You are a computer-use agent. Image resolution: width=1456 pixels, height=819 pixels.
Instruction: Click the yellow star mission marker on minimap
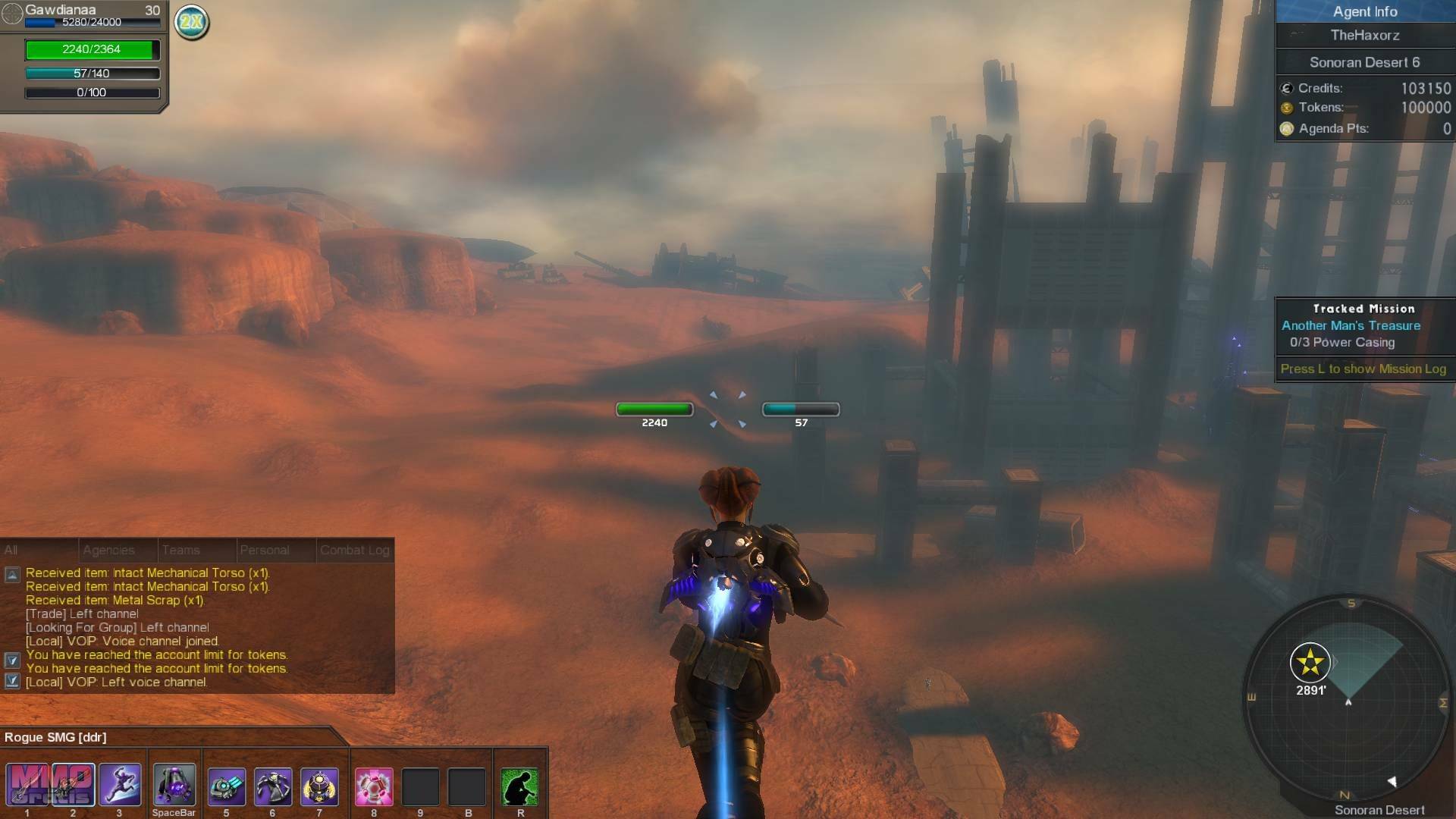click(x=1310, y=664)
